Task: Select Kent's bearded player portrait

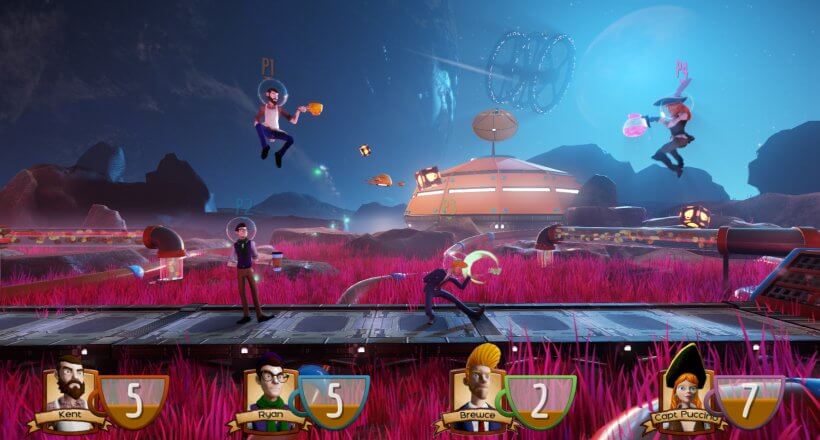Action: point(69,385)
